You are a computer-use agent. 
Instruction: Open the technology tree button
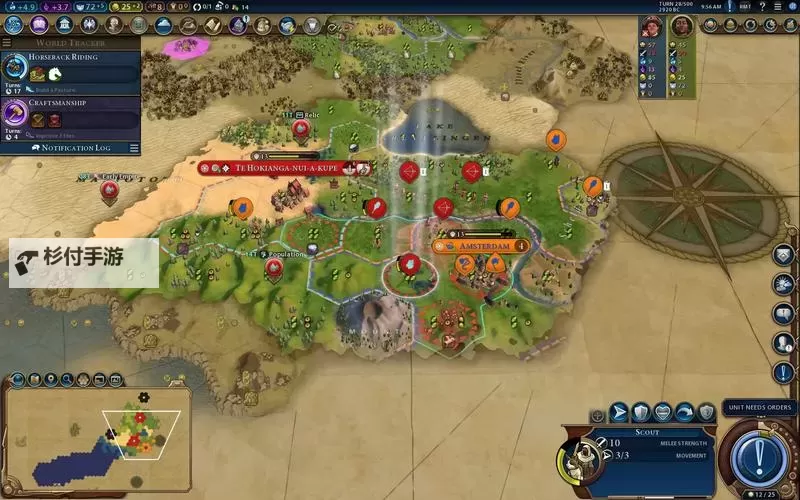point(14,26)
